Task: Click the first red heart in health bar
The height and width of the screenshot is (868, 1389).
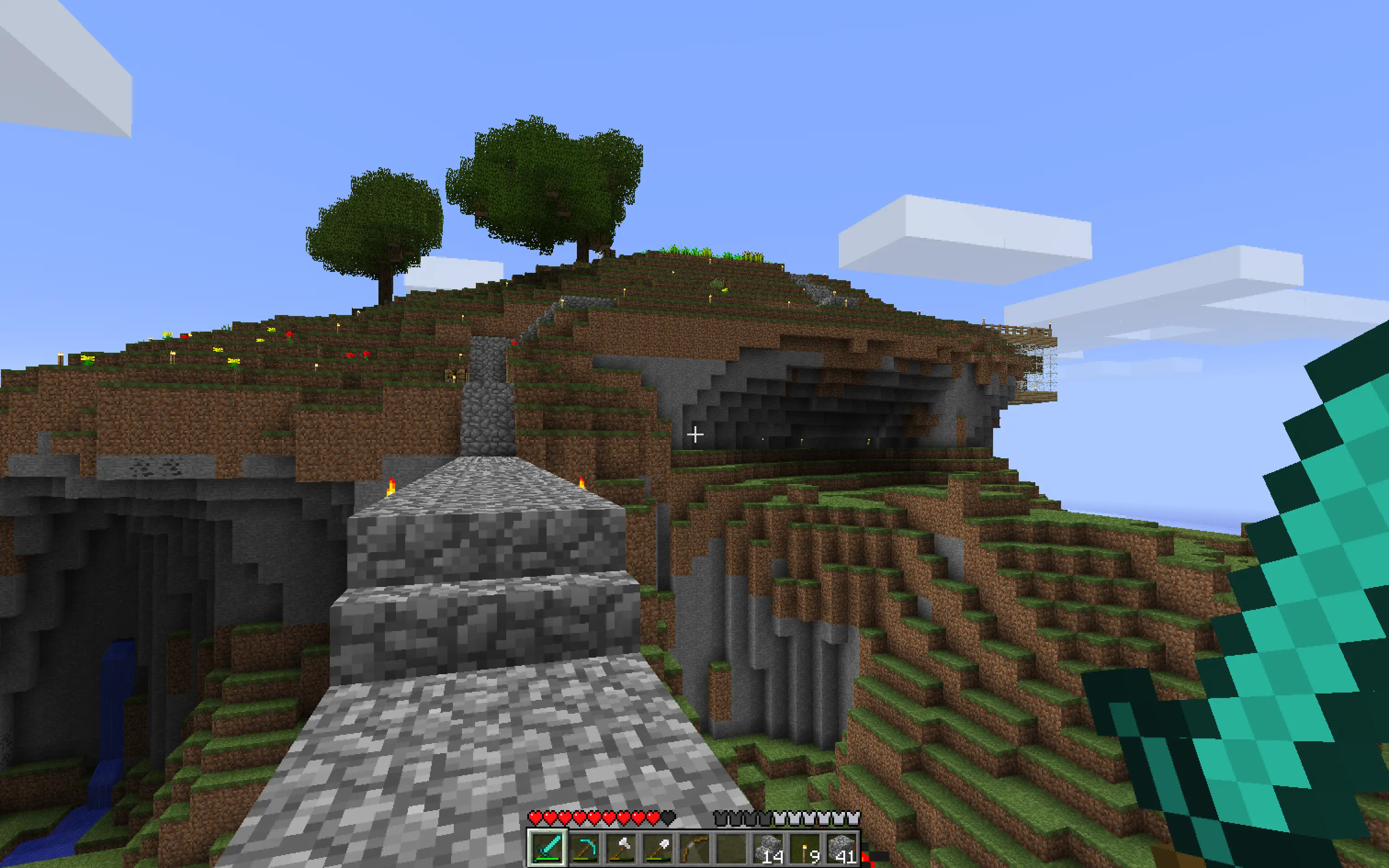Action: tap(536, 817)
